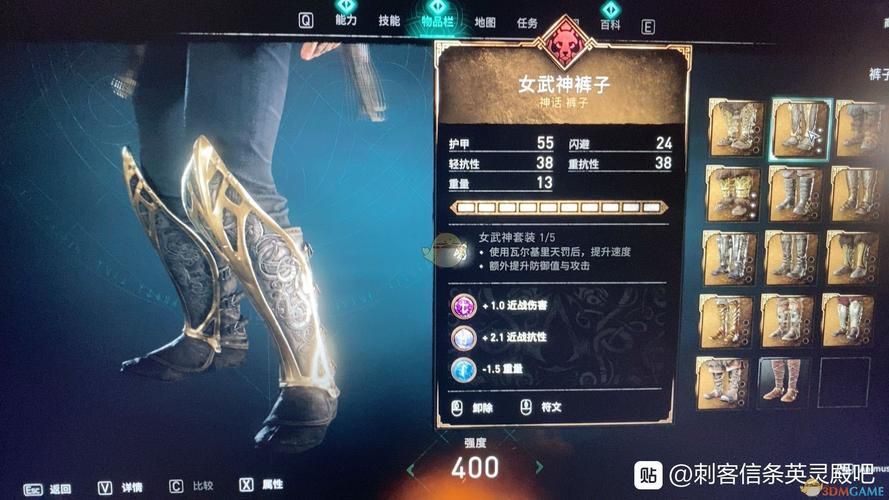
Task: Open the 属性 stats view
Action: click(262, 485)
